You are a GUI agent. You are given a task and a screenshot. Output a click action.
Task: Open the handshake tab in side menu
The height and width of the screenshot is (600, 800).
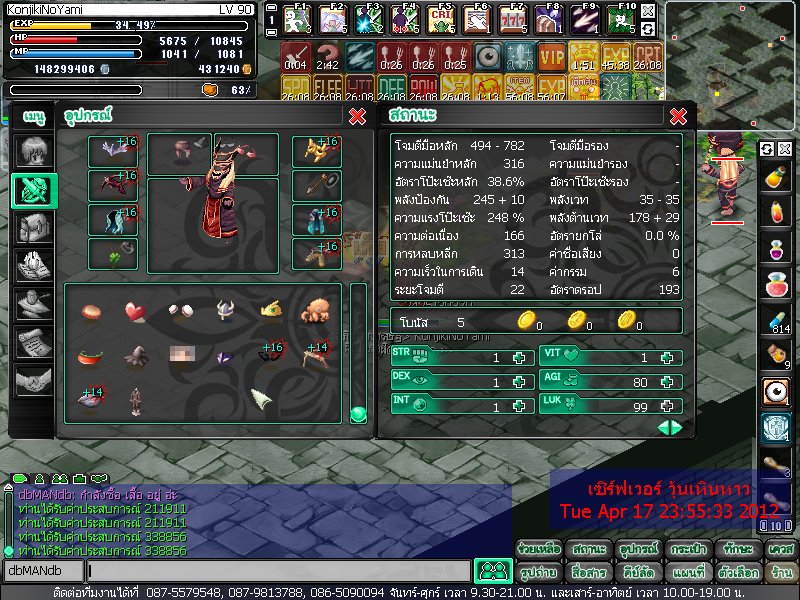point(34,380)
